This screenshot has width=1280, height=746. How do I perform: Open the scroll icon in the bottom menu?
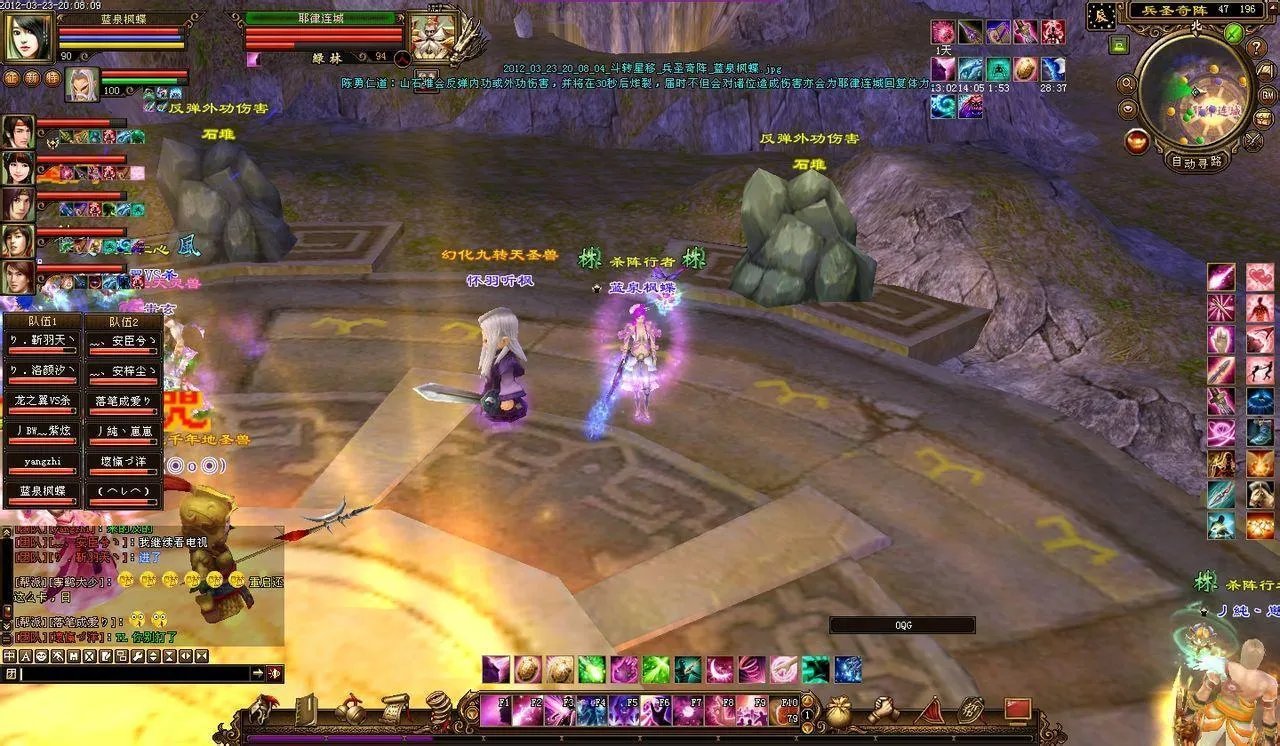click(x=394, y=709)
